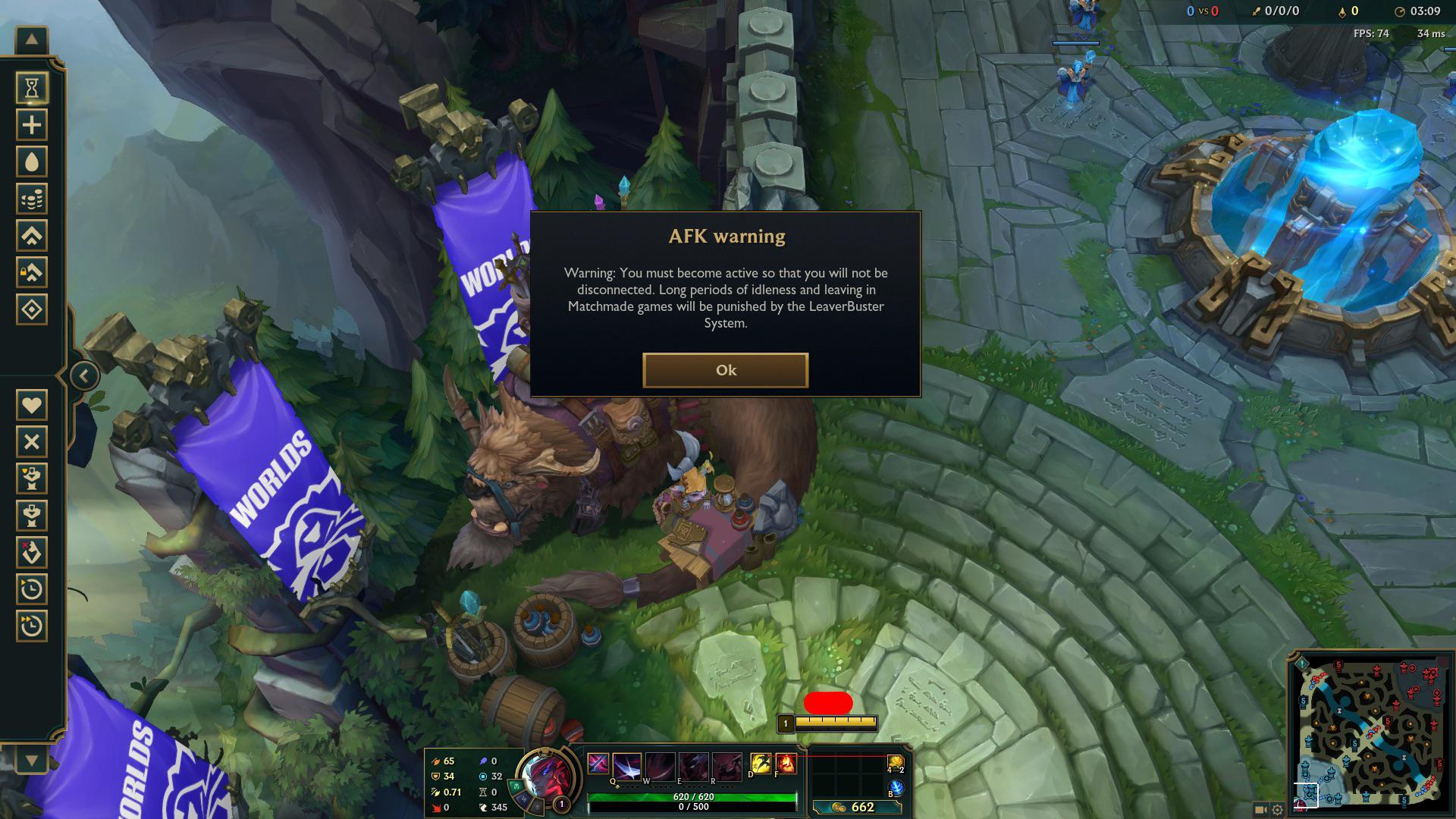This screenshot has height=819, width=1456.
Task: Level up with the double-arrow cheat icon
Action: [x=31, y=235]
